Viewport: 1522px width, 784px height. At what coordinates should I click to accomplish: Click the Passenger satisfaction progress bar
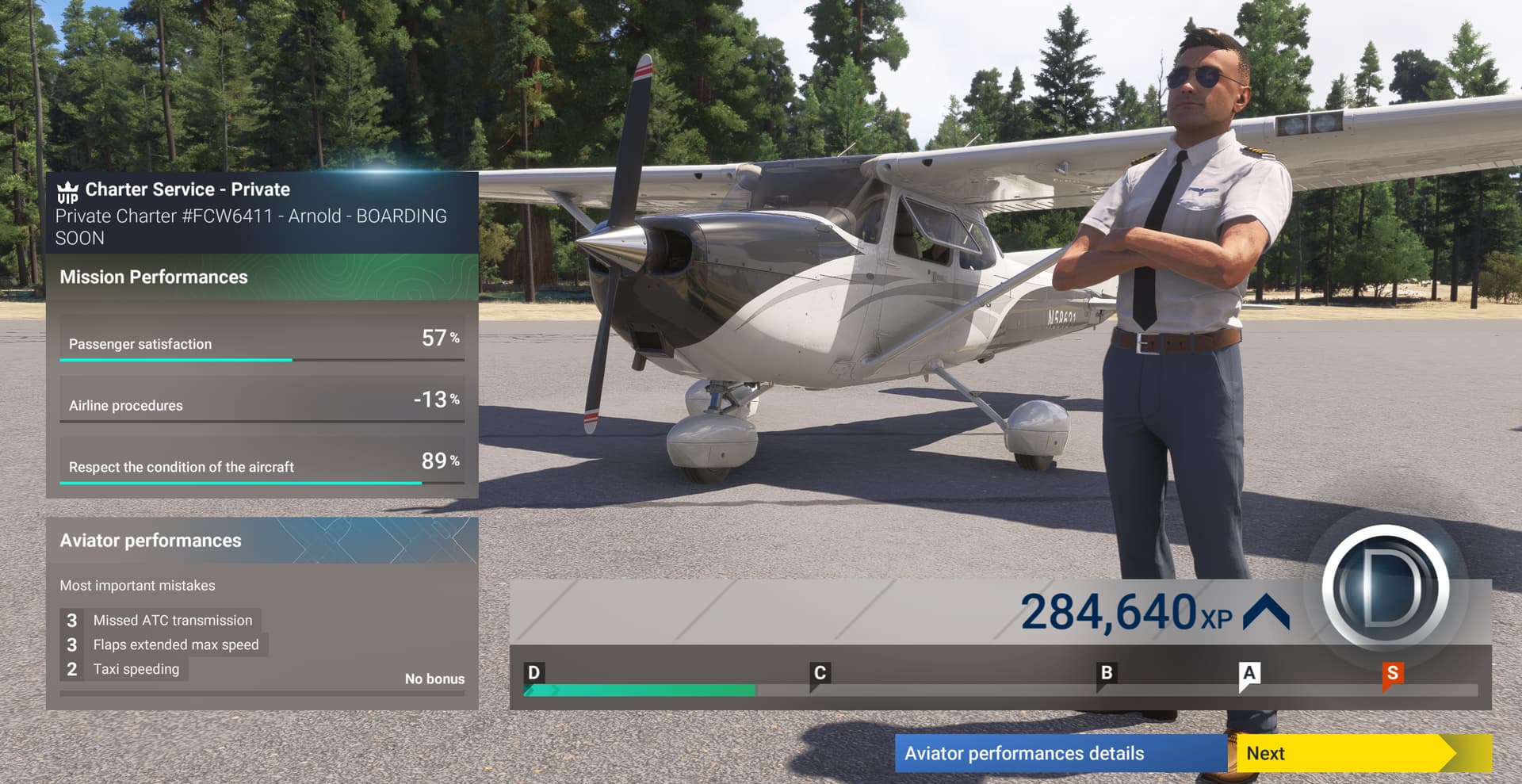pyautogui.click(x=174, y=358)
